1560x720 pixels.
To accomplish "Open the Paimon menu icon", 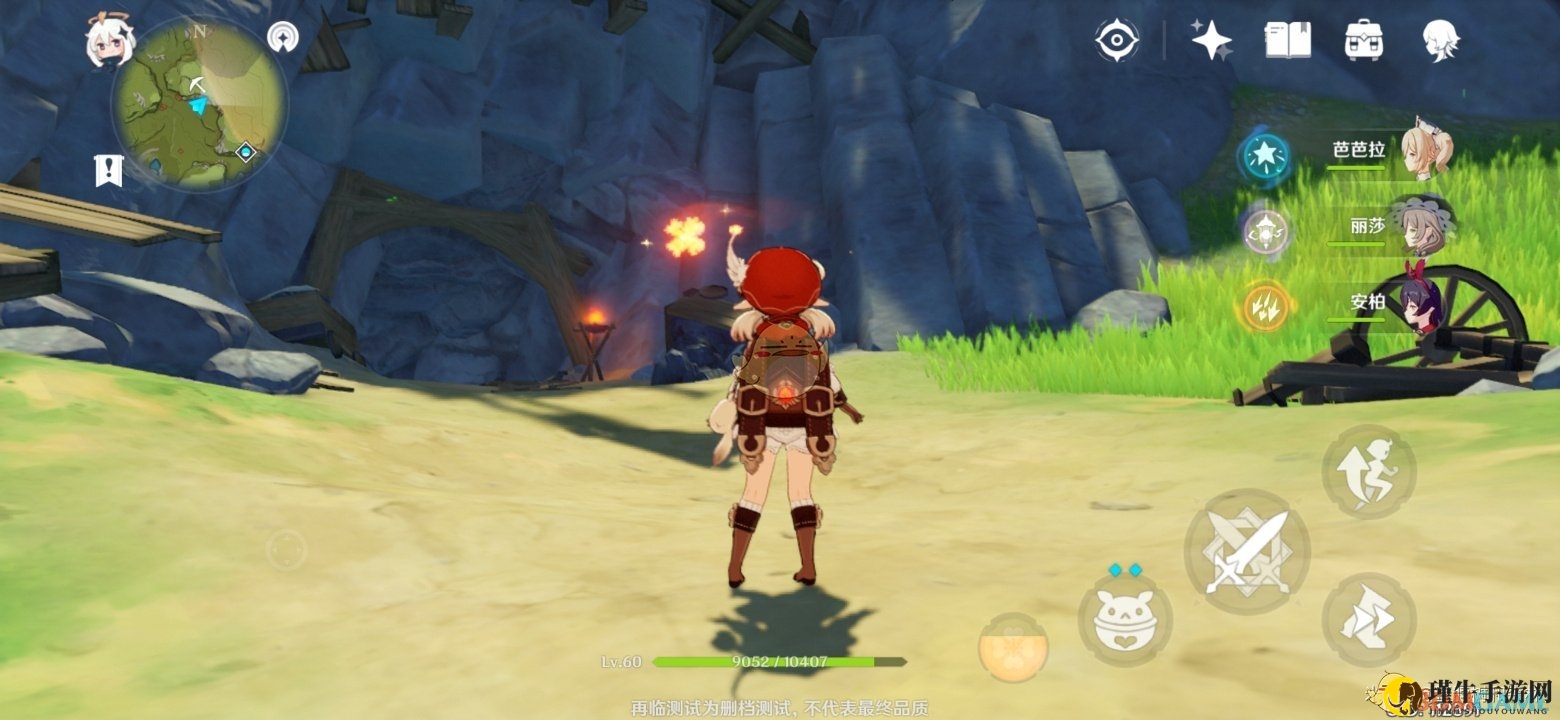I will [x=110, y=42].
